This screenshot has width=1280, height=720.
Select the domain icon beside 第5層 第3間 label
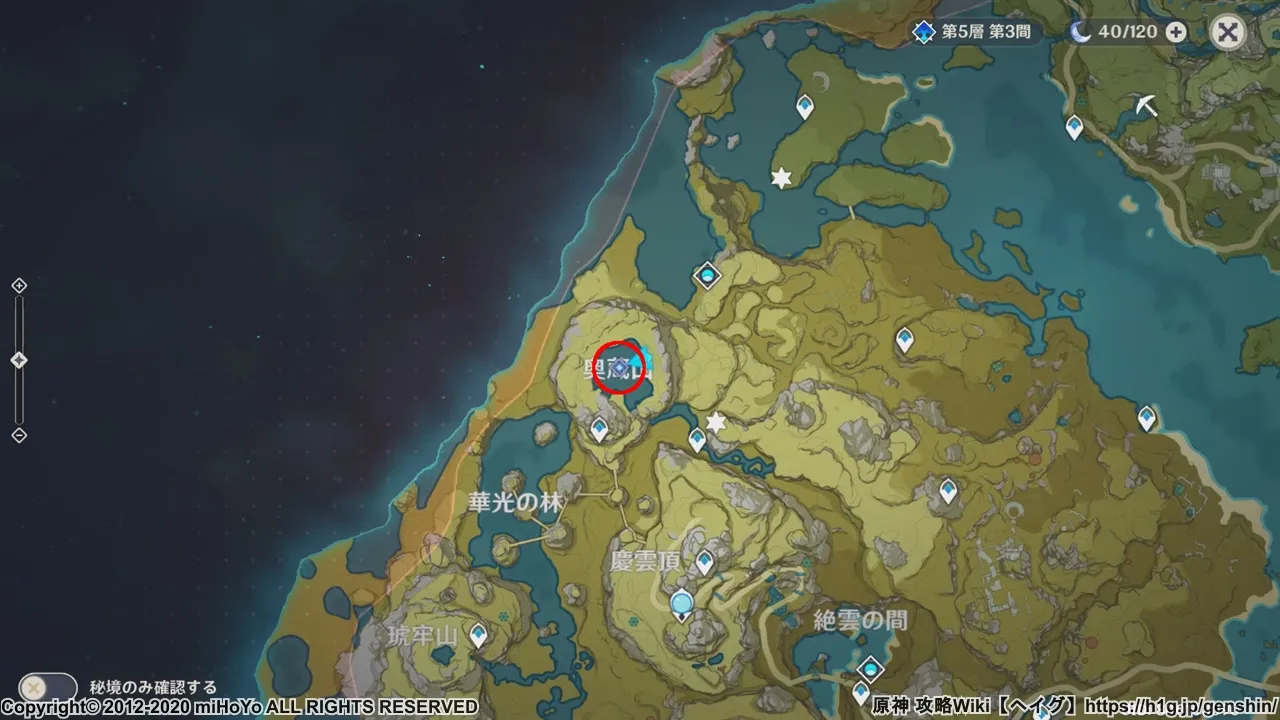click(923, 31)
